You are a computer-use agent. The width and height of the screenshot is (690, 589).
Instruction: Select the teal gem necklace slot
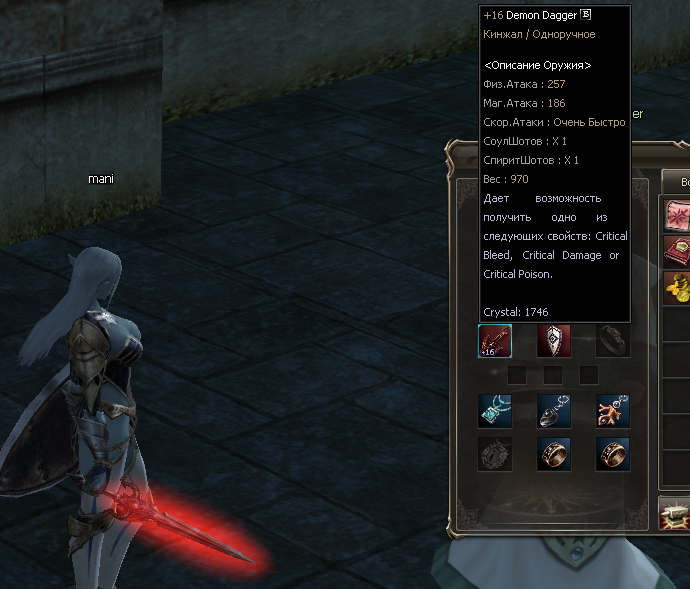(496, 411)
